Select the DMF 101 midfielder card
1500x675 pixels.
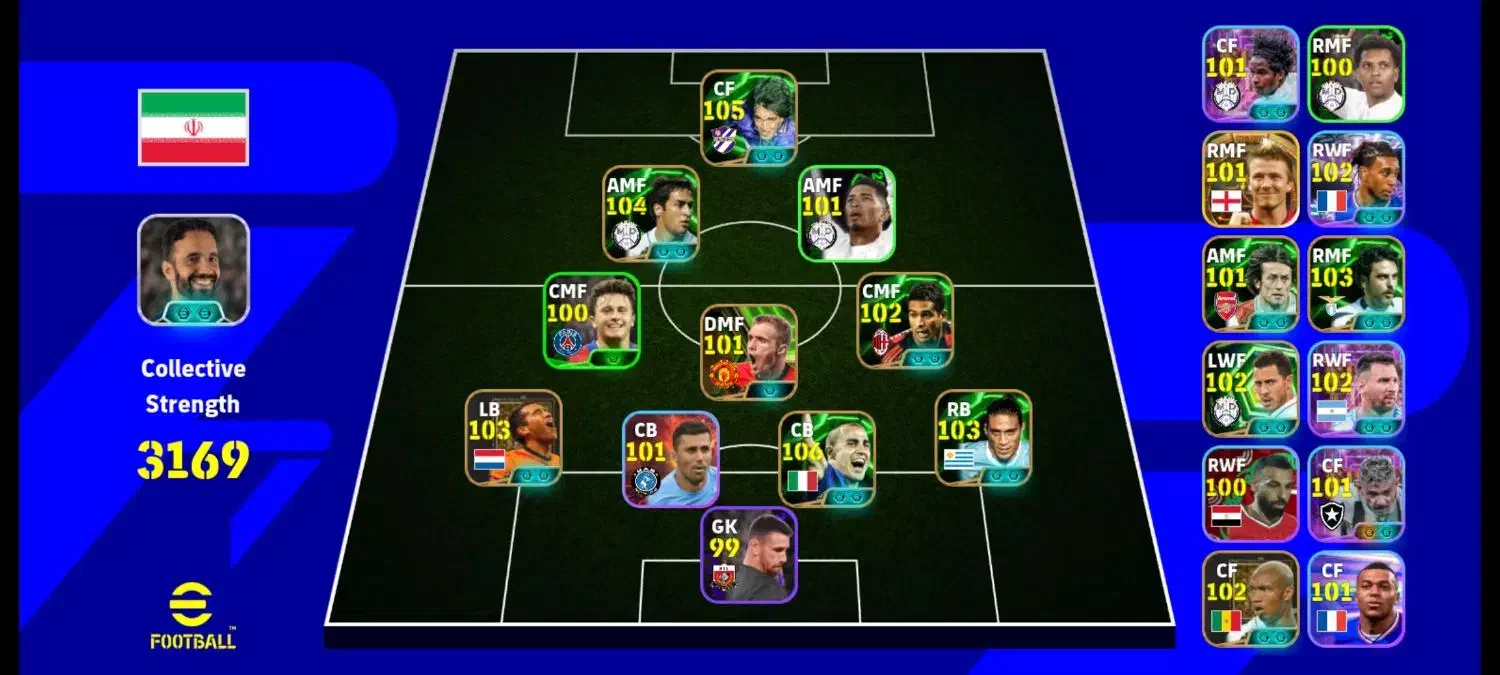[x=748, y=352]
